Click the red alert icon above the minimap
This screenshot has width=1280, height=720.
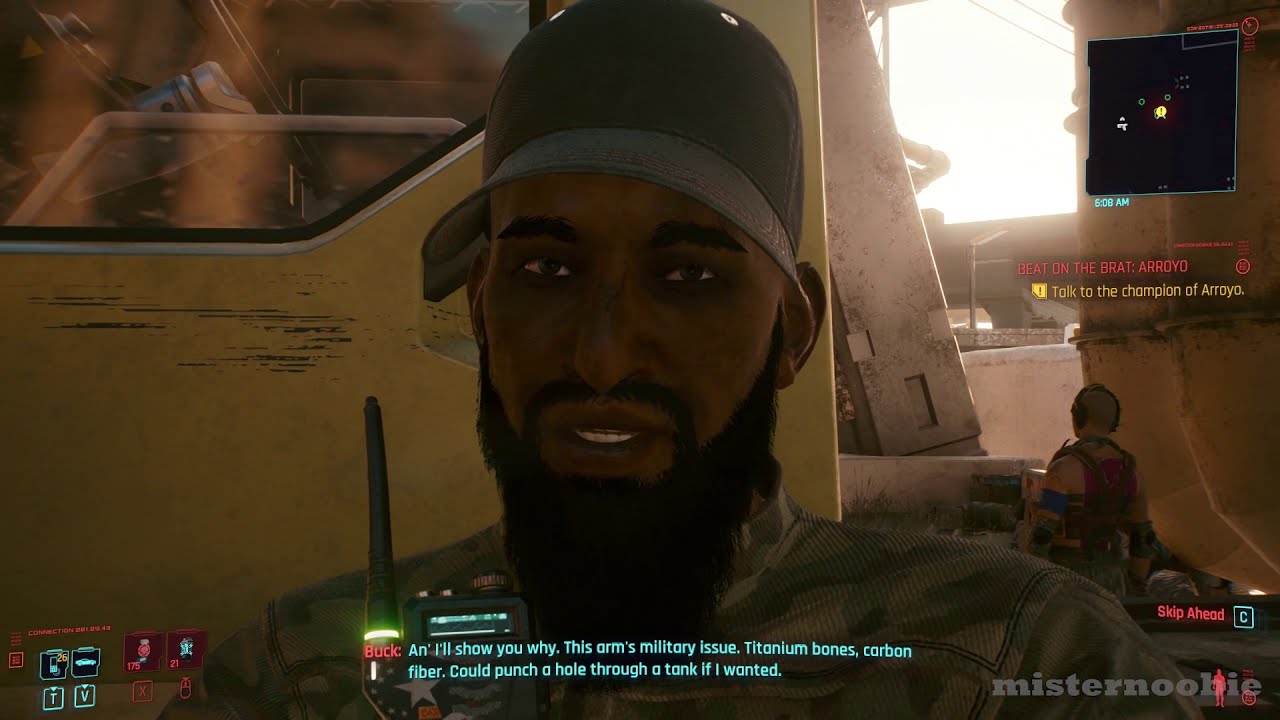click(1250, 24)
